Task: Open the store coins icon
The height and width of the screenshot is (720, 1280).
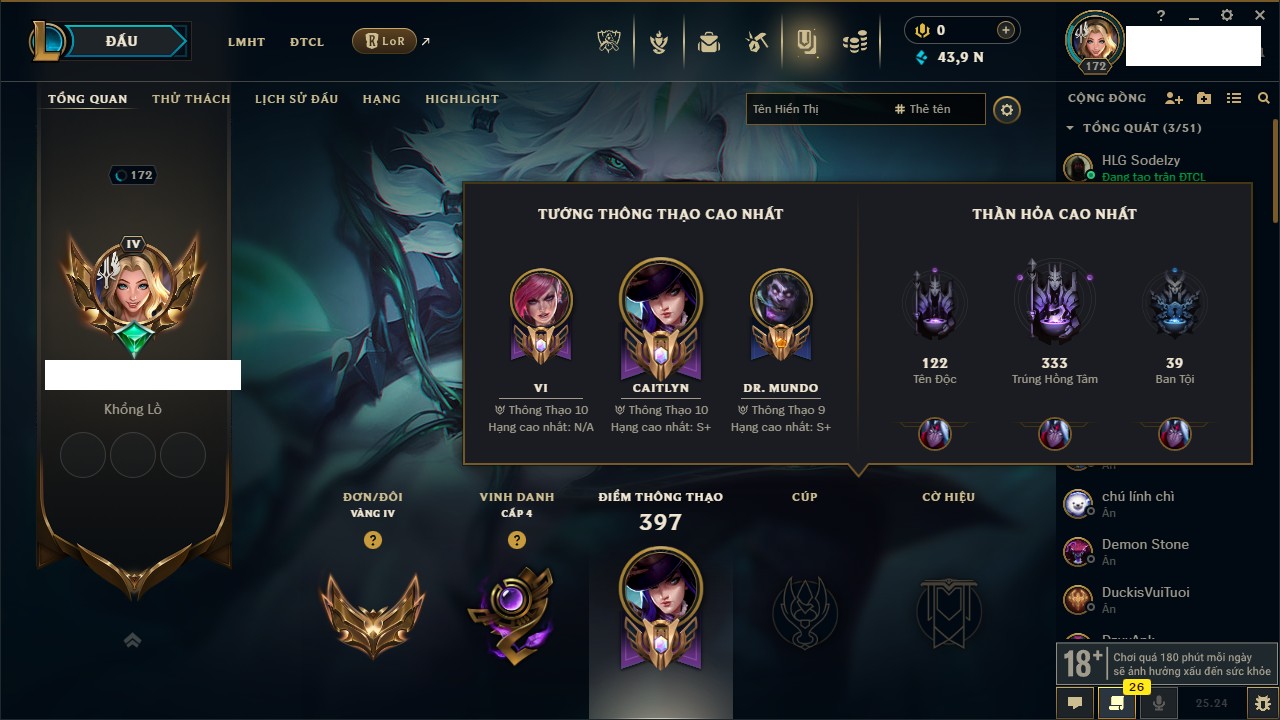Action: coord(854,42)
